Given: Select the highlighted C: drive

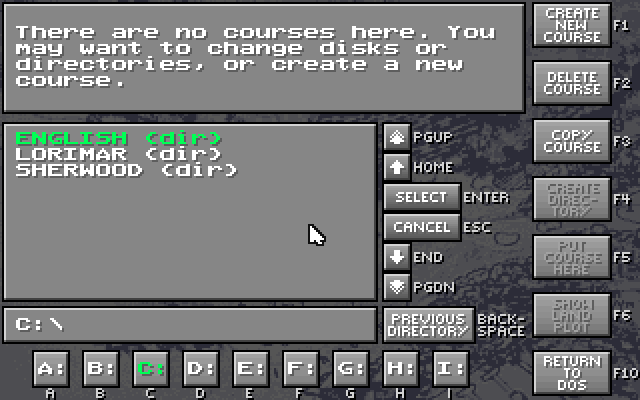Looking at the screenshot, I should pos(150,368).
